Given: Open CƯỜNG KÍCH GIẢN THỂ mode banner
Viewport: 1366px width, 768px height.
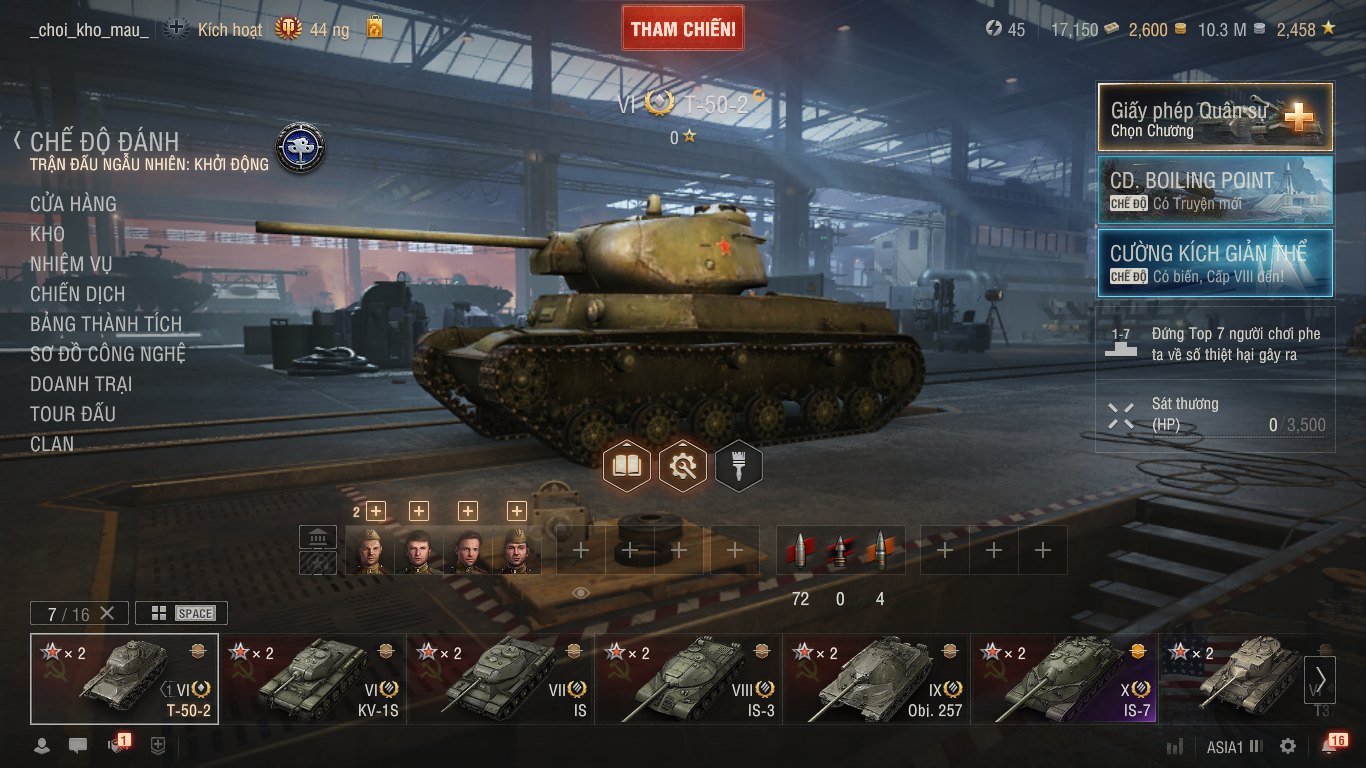Looking at the screenshot, I should coord(1215,263).
